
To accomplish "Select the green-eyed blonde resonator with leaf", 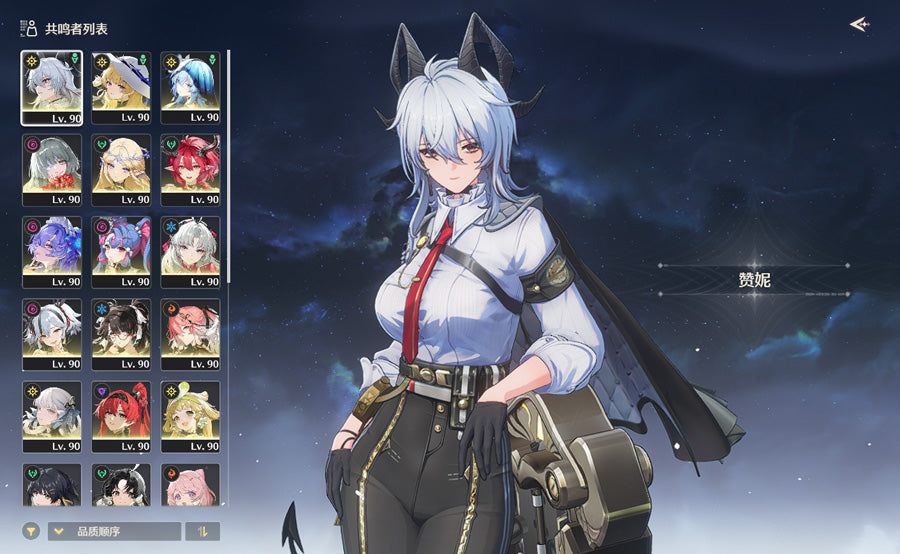I will point(190,416).
